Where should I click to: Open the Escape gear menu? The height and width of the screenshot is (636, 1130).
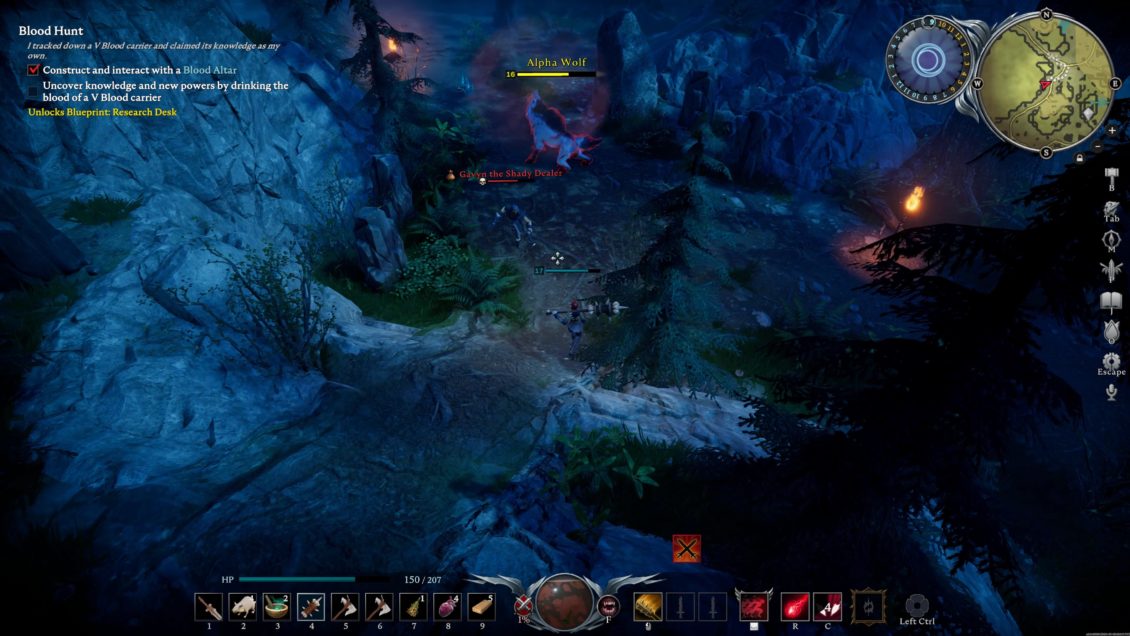click(1111, 361)
